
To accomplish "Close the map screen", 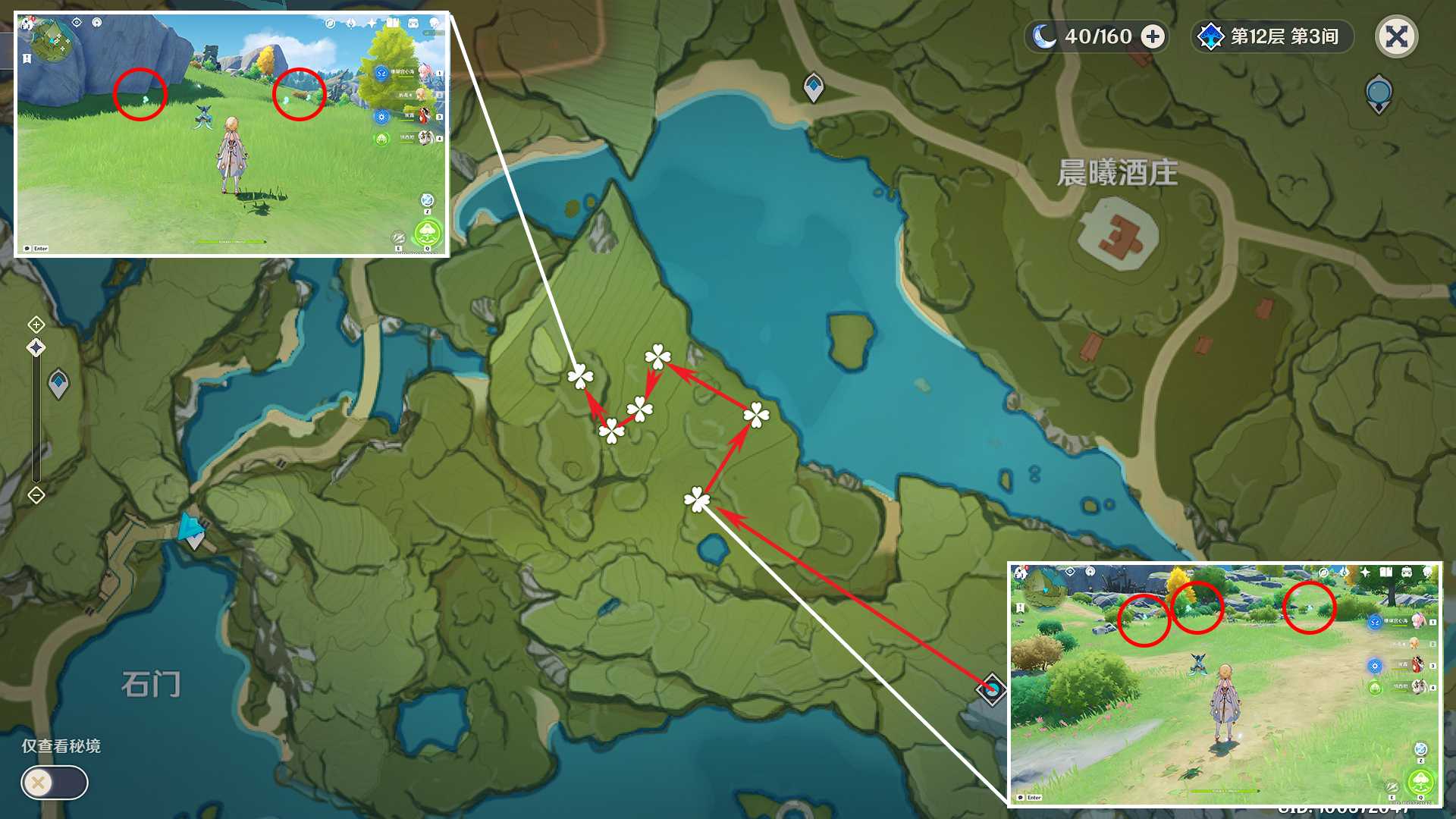I will click(1396, 36).
